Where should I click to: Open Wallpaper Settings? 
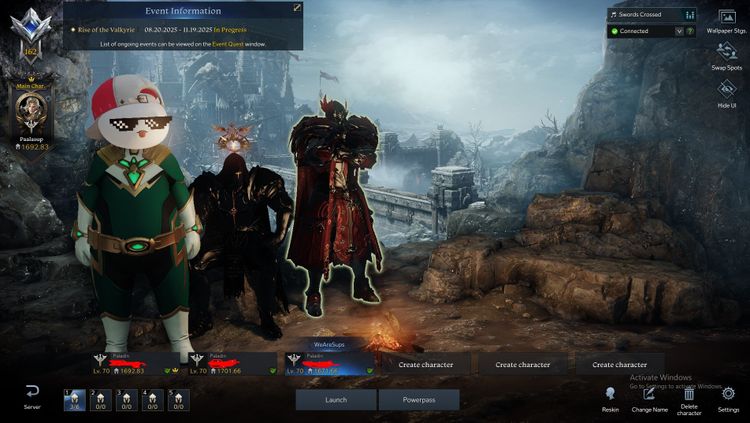(x=727, y=19)
